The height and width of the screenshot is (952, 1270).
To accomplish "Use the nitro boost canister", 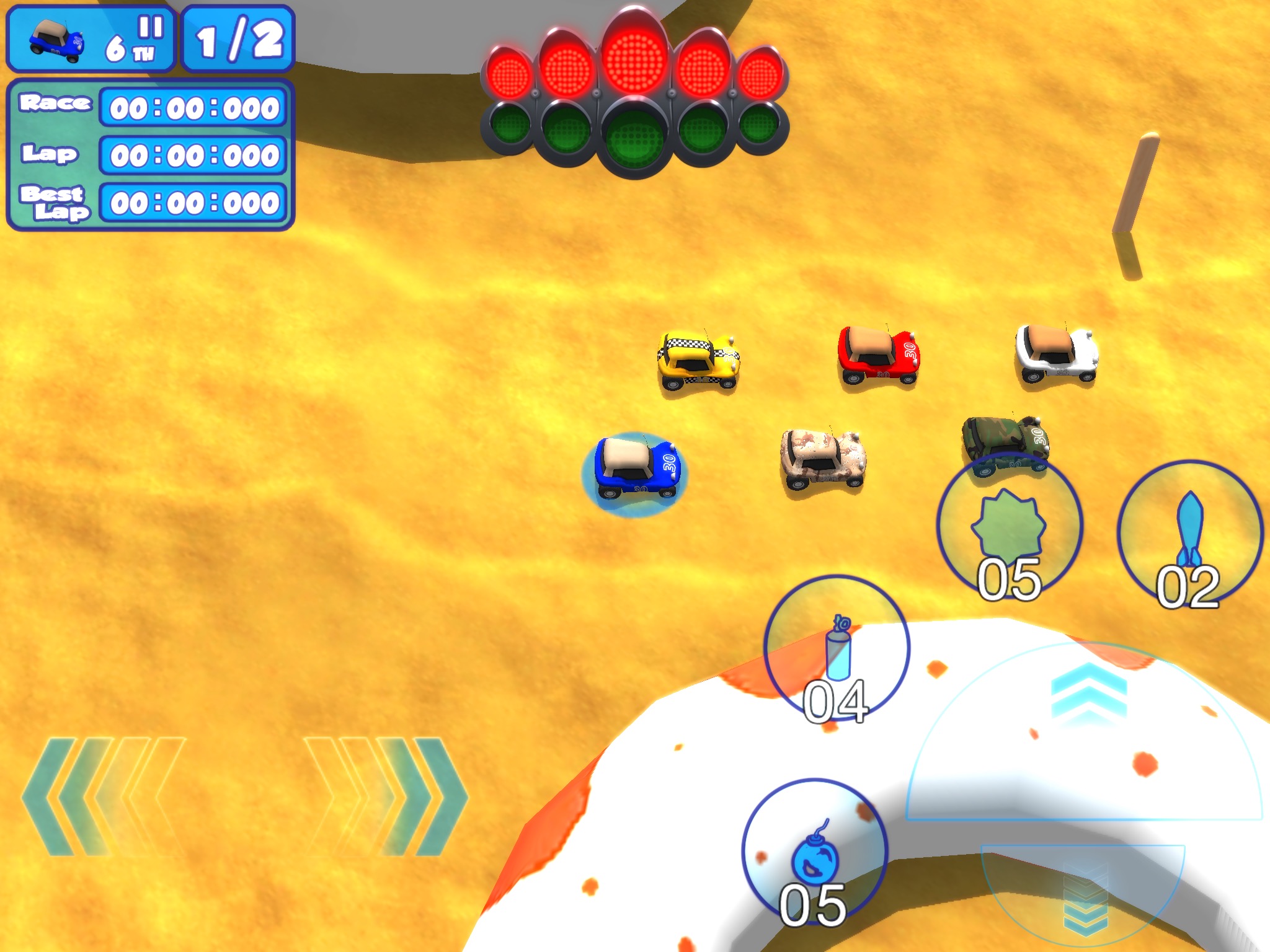I will (x=837, y=648).
